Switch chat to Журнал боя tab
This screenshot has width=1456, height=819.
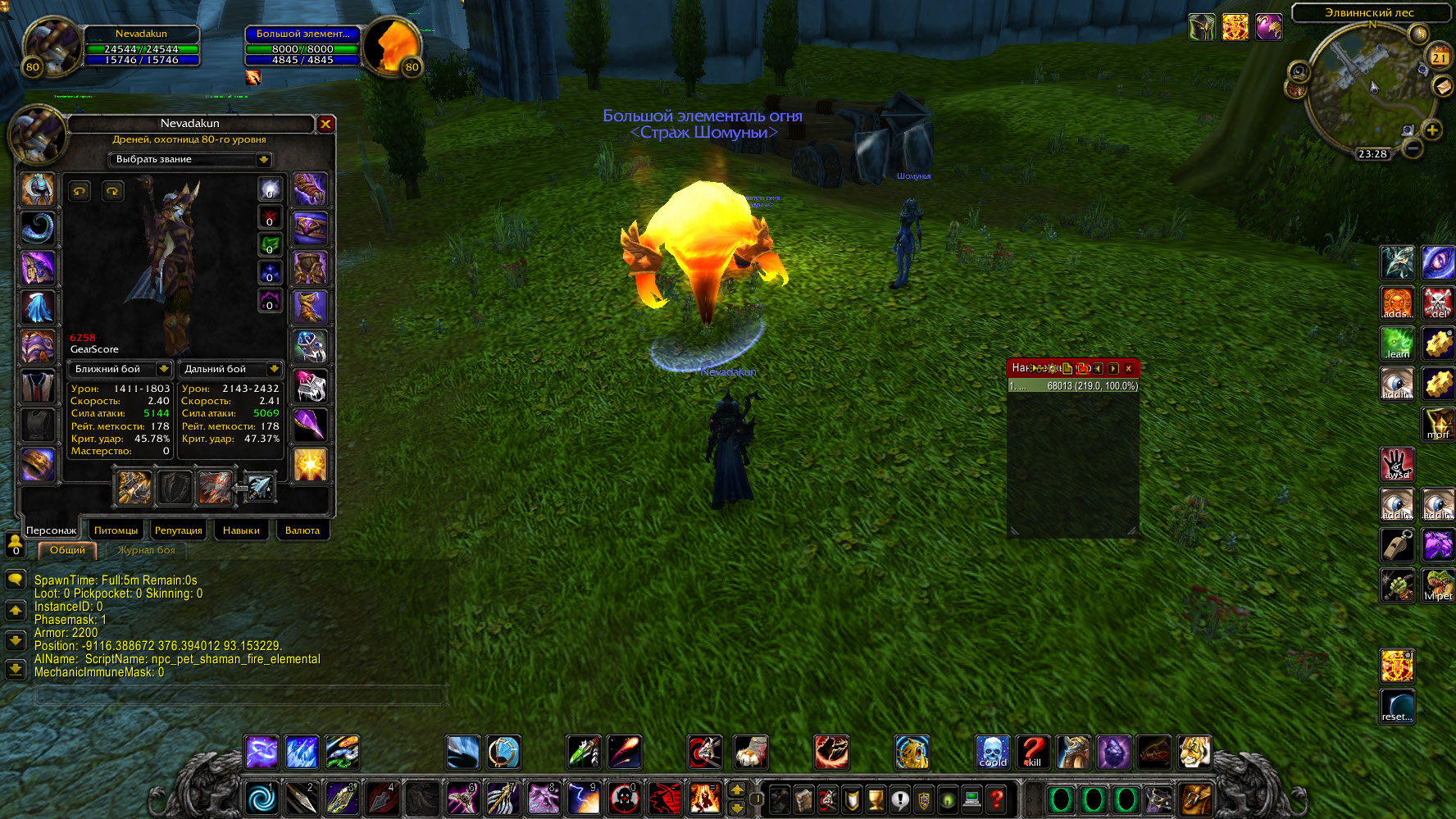point(146,550)
